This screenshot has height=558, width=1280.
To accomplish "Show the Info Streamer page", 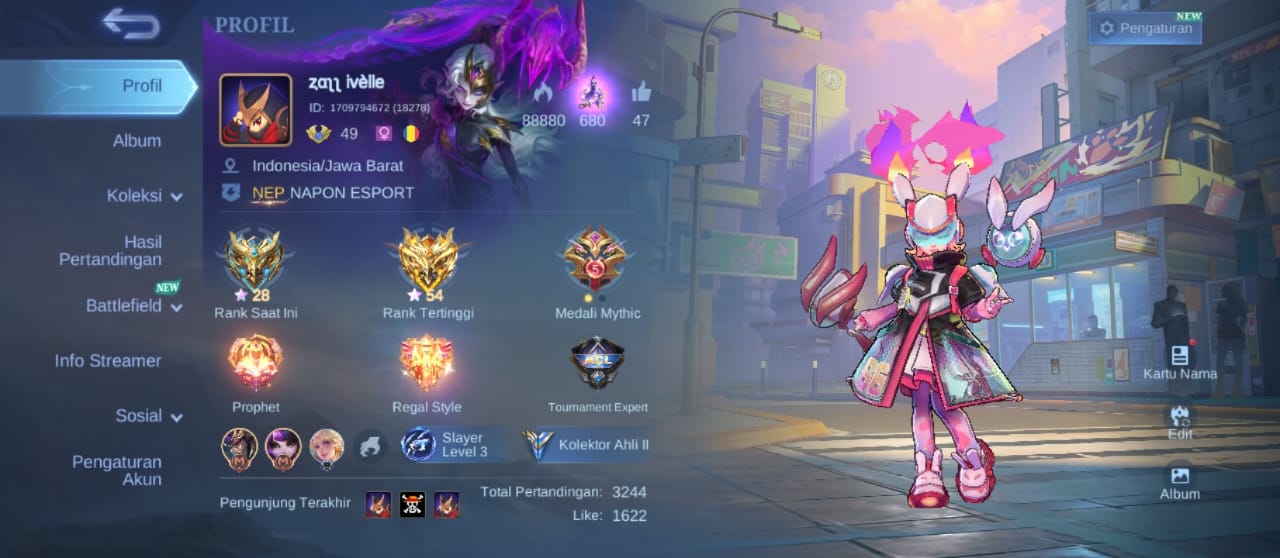I will pyautogui.click(x=108, y=361).
